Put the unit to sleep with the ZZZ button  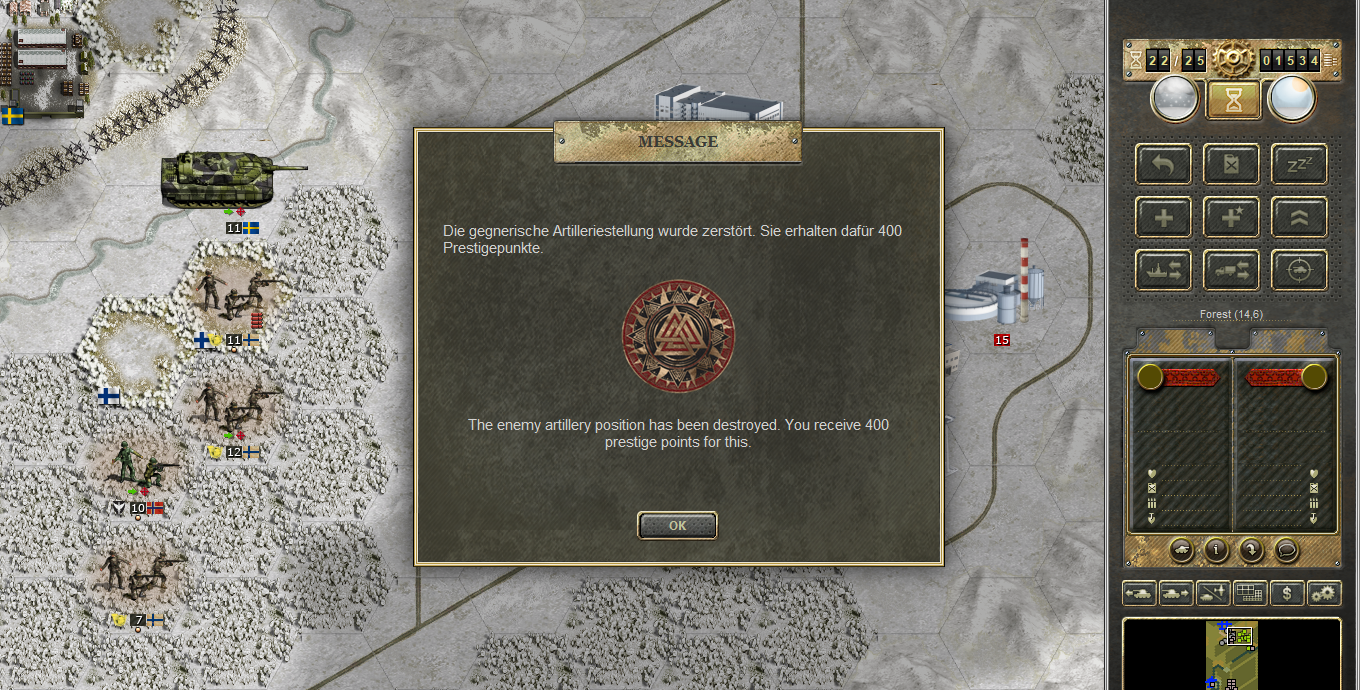1299,164
